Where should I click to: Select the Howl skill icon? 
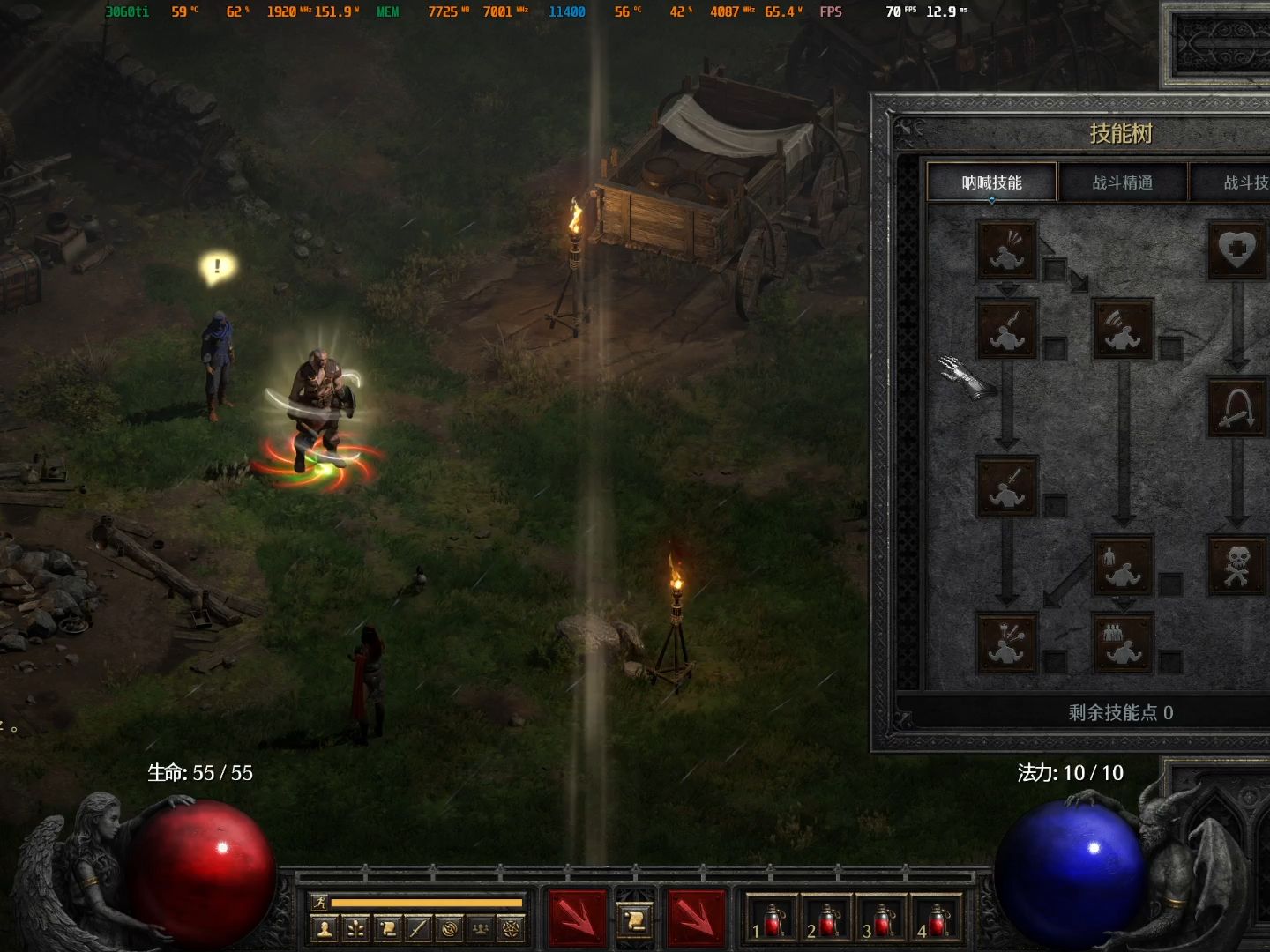pos(1007,250)
